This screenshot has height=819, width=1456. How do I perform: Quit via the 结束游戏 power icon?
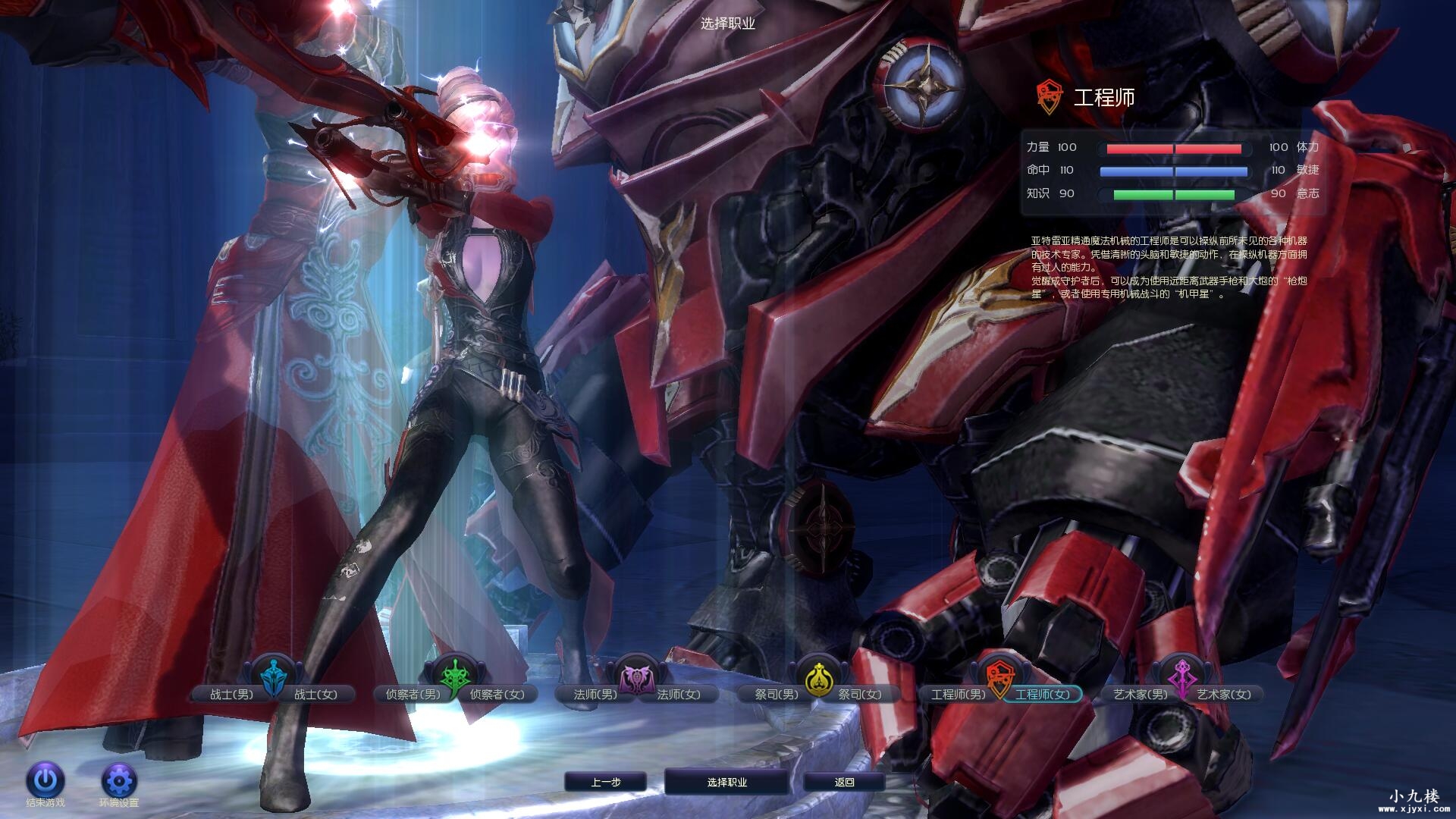coord(45,780)
